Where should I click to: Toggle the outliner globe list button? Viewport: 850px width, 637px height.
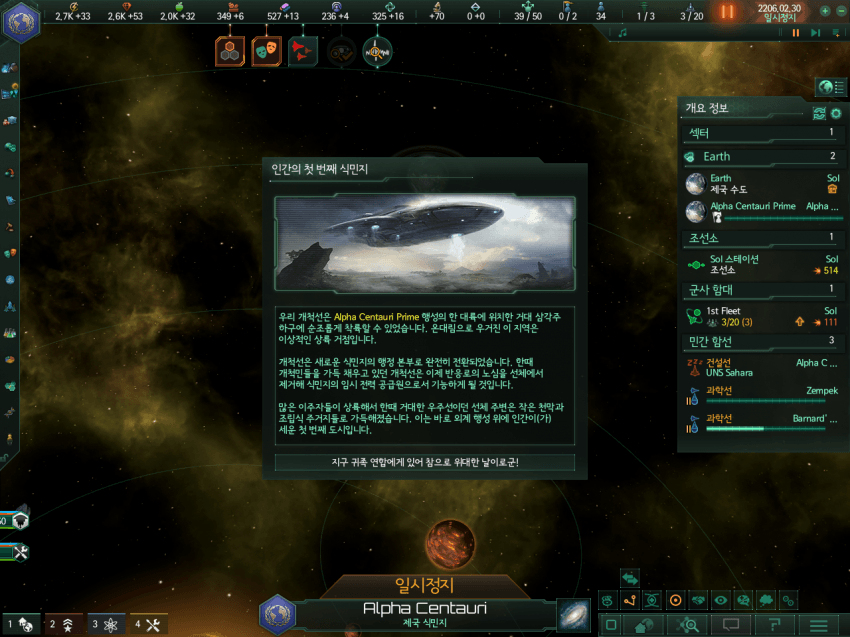(826, 86)
